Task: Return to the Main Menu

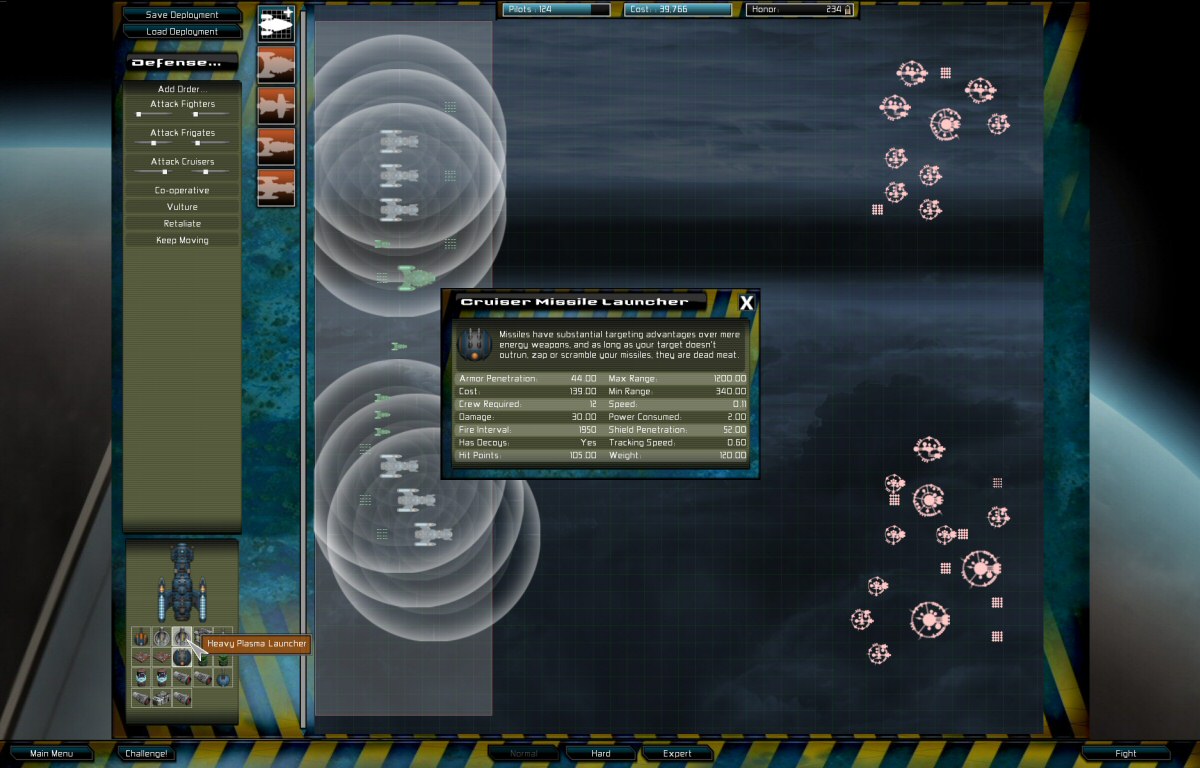Action: click(x=52, y=753)
